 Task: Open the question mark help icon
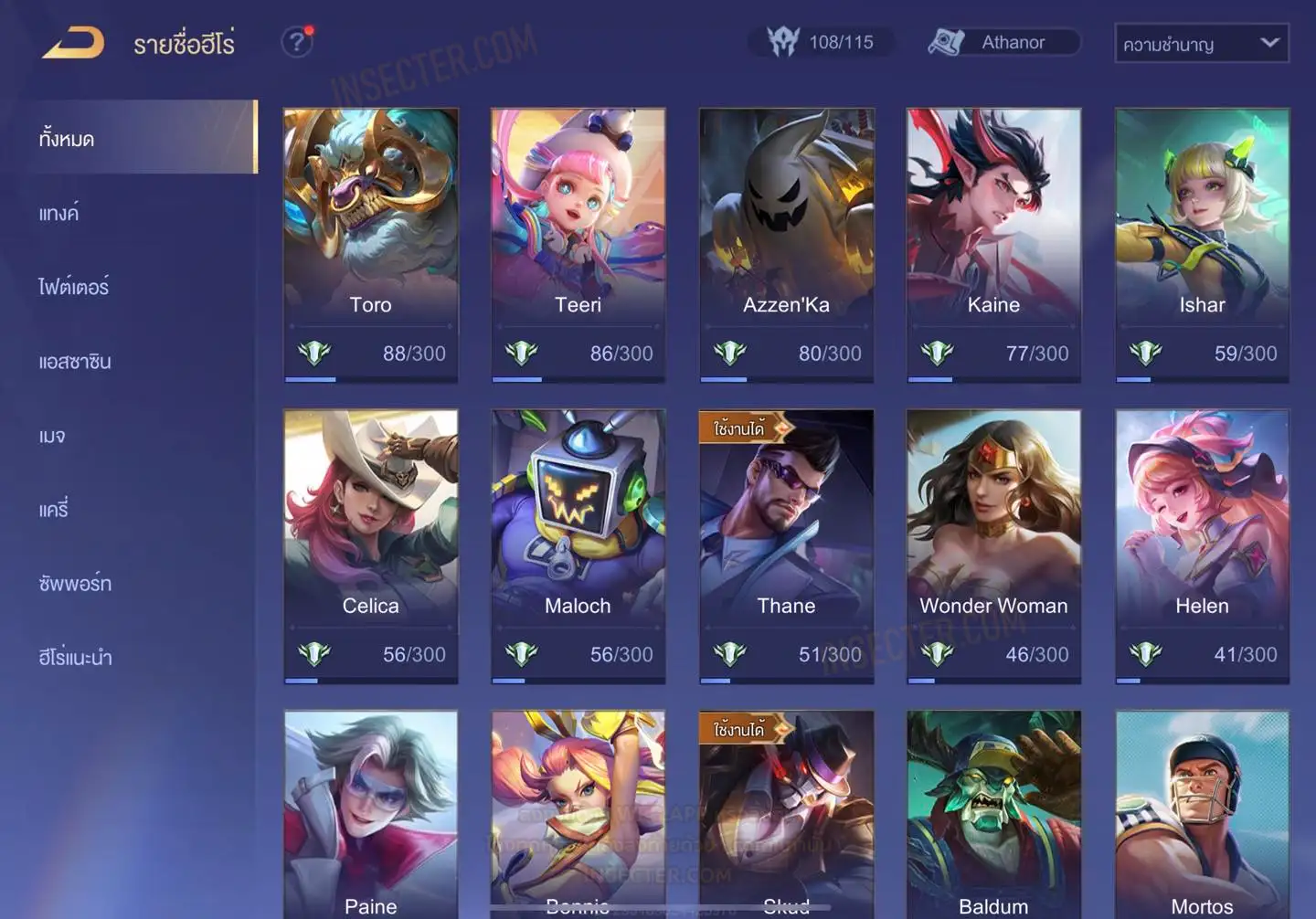pyautogui.click(x=296, y=42)
